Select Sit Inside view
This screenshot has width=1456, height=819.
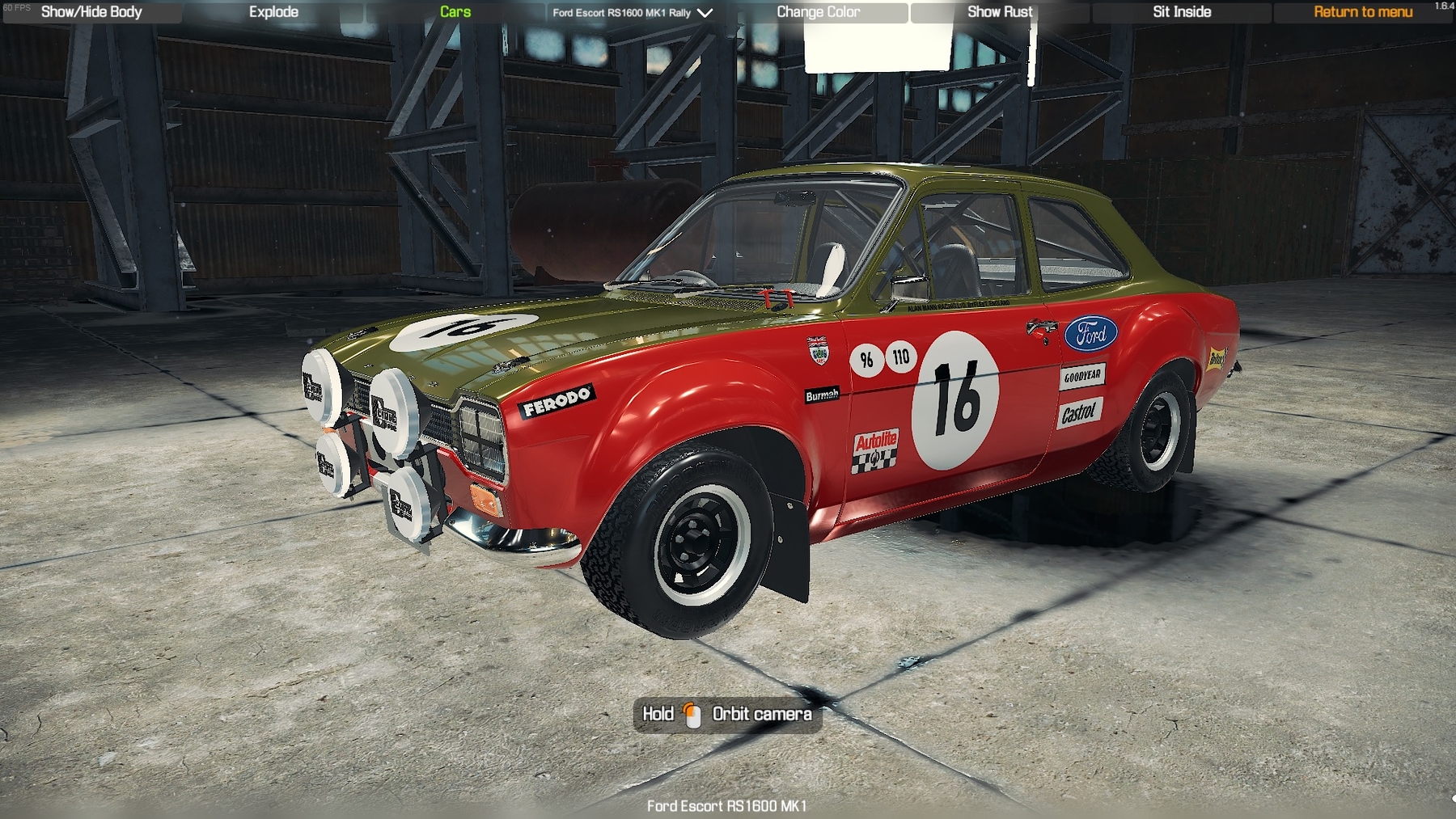(x=1182, y=12)
